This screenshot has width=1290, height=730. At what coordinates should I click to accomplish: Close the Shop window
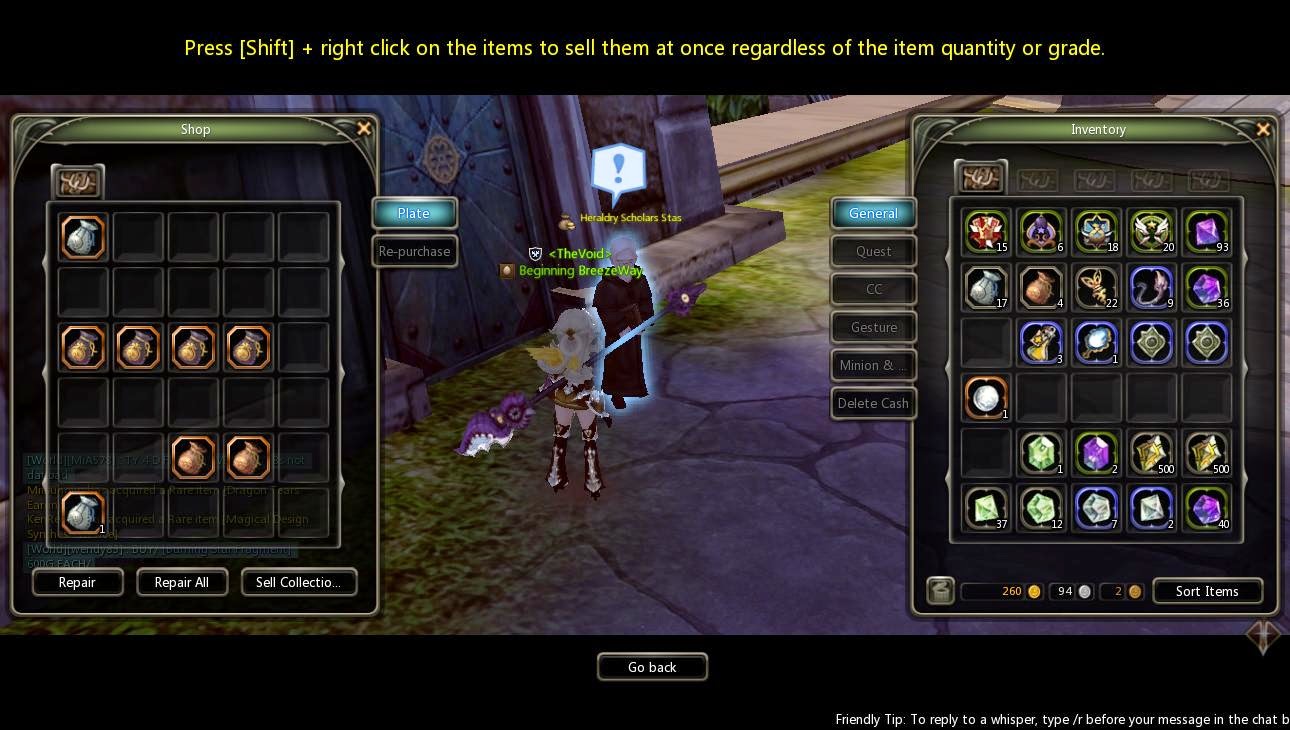364,128
